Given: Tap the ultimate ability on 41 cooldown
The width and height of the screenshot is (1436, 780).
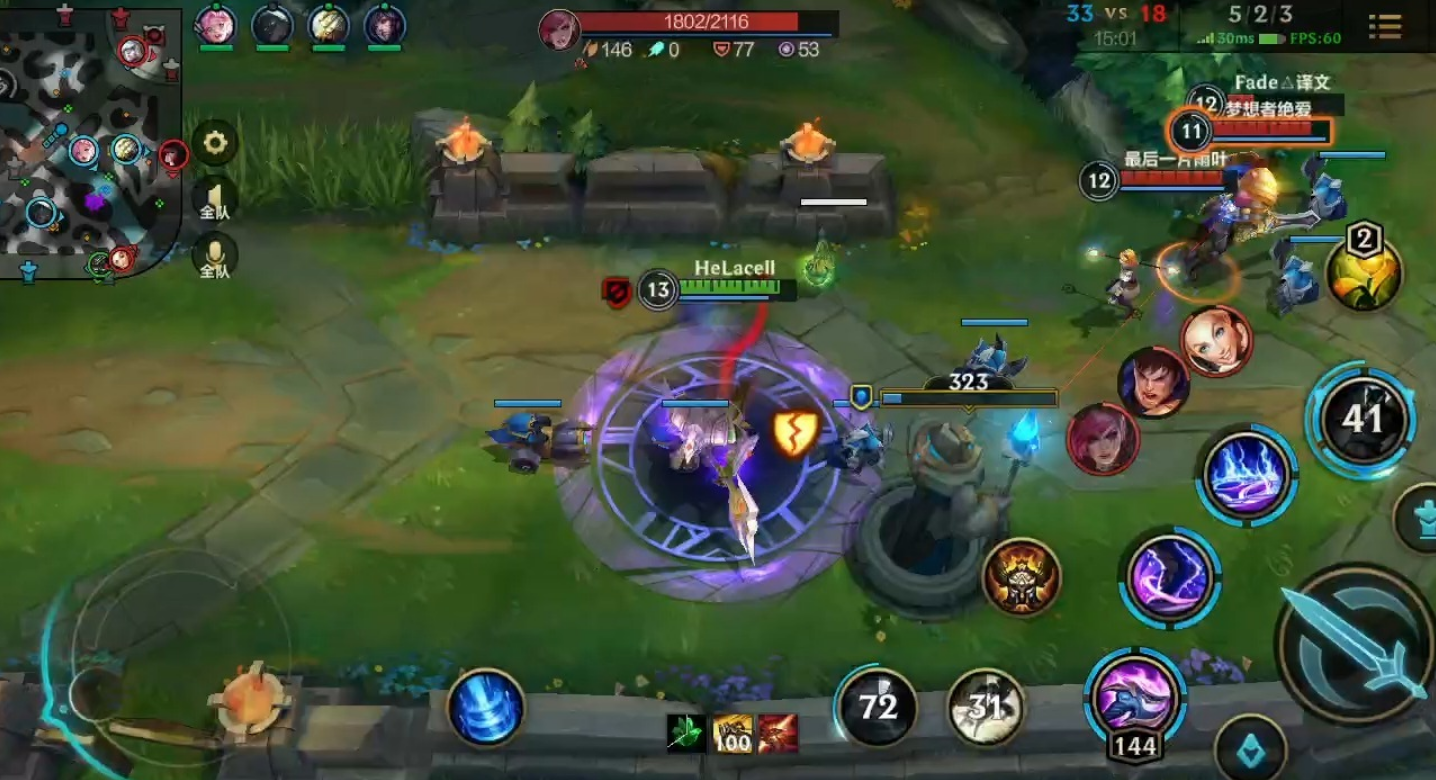Looking at the screenshot, I should click(1360, 419).
